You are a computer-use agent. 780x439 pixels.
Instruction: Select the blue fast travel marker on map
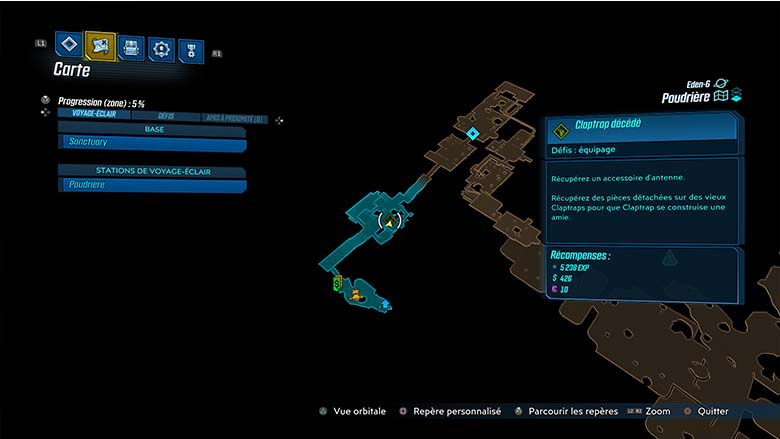pyautogui.click(x=386, y=304)
